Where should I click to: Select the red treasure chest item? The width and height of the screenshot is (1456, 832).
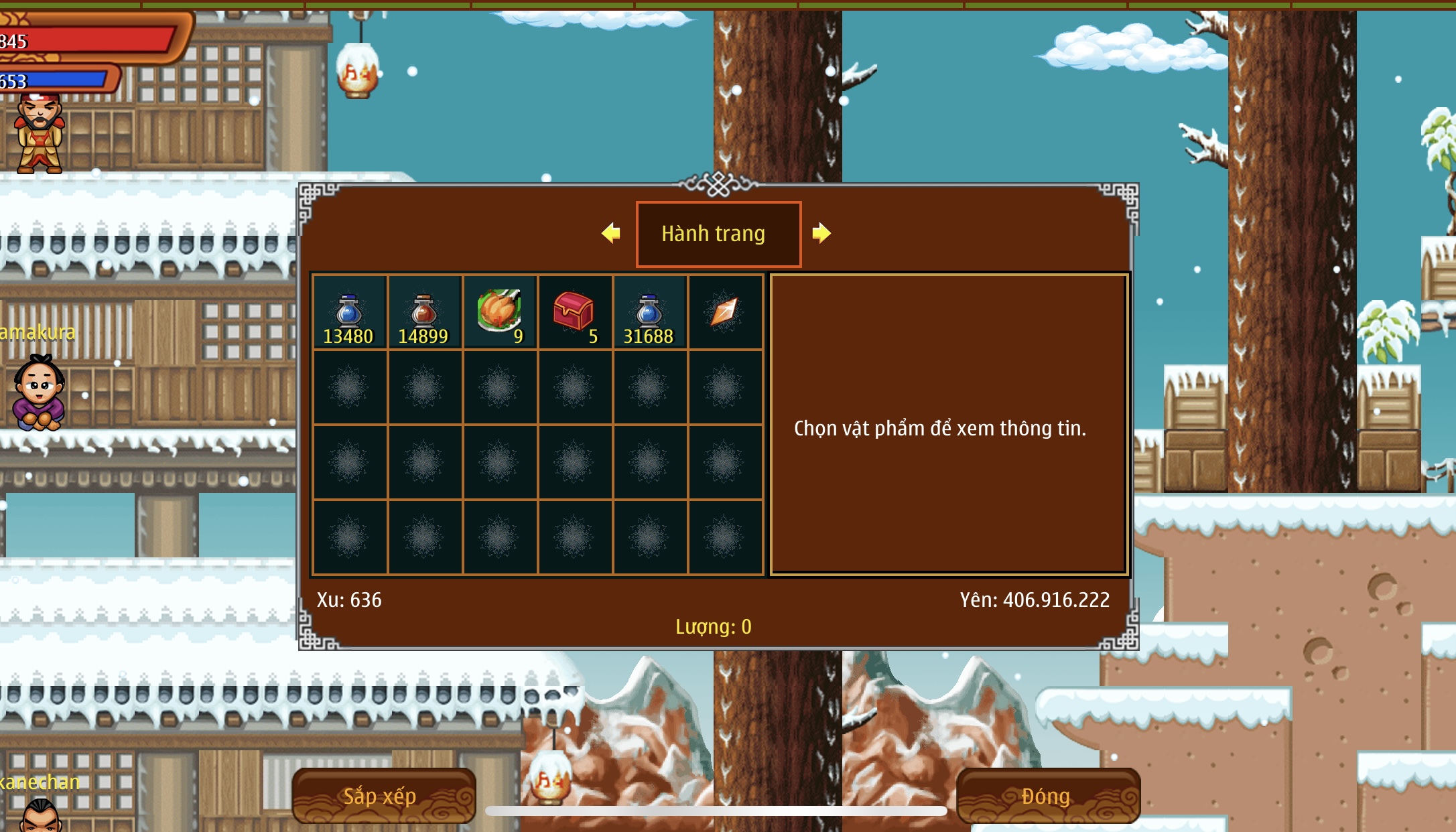pyautogui.click(x=574, y=312)
